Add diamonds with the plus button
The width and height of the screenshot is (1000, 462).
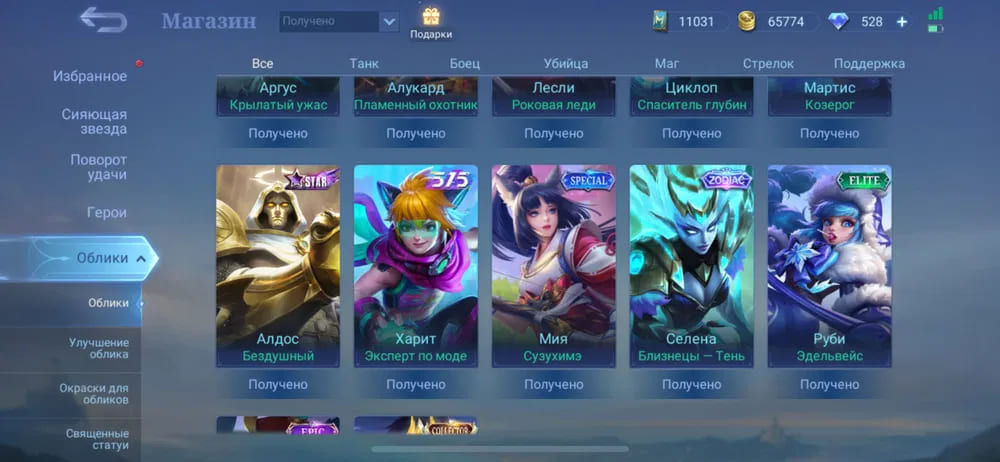902,21
